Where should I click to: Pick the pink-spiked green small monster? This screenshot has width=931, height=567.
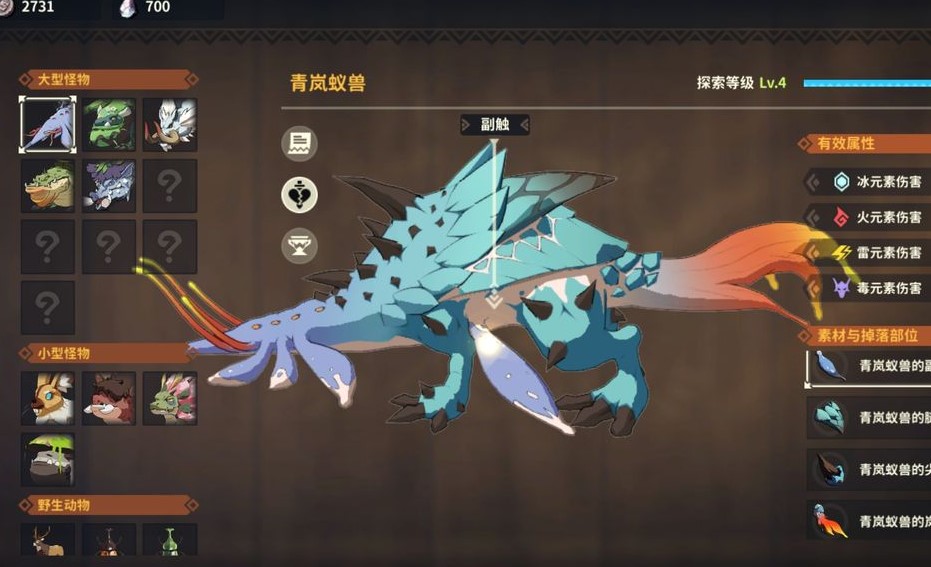click(169, 398)
